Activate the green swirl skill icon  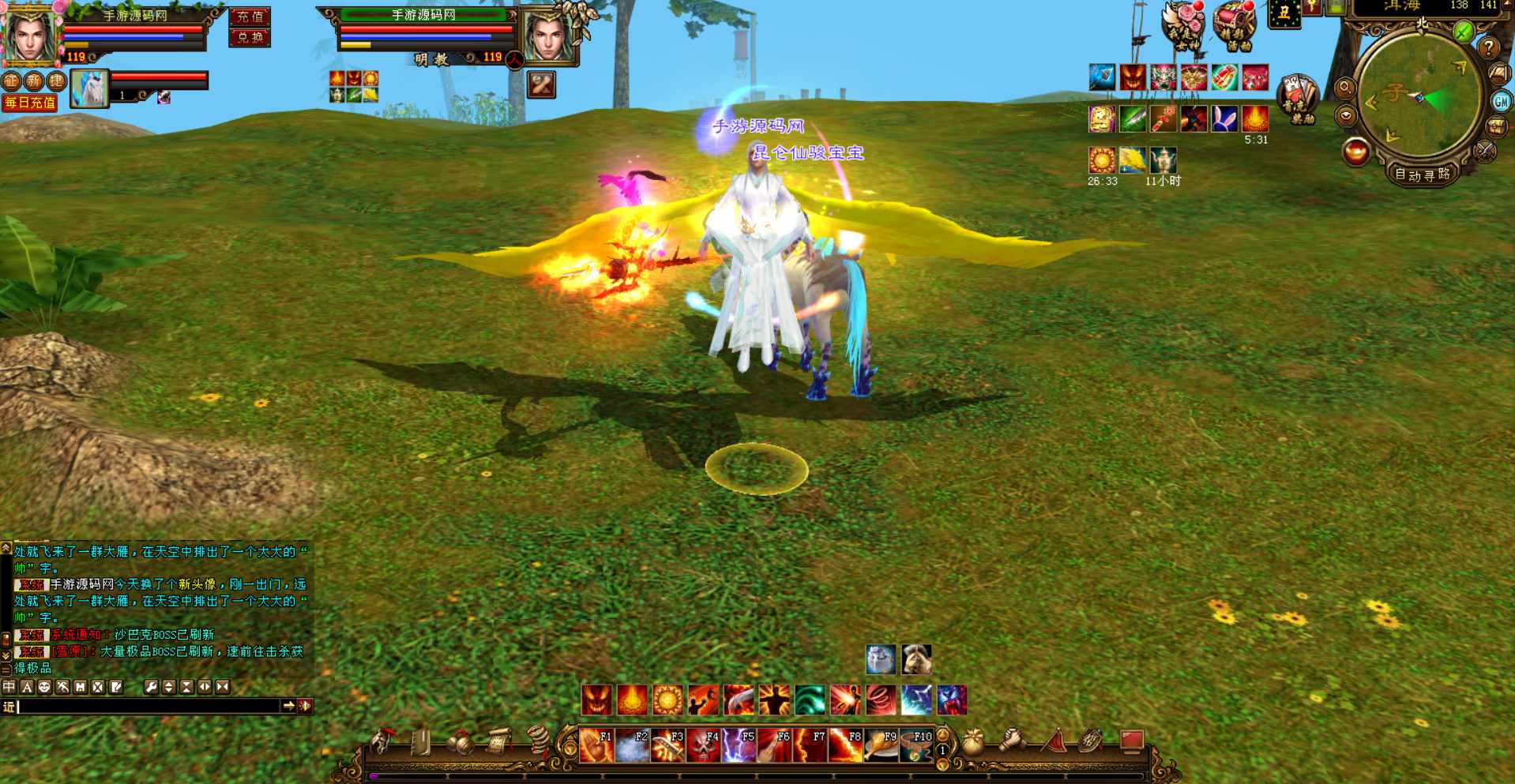pyautogui.click(x=810, y=700)
